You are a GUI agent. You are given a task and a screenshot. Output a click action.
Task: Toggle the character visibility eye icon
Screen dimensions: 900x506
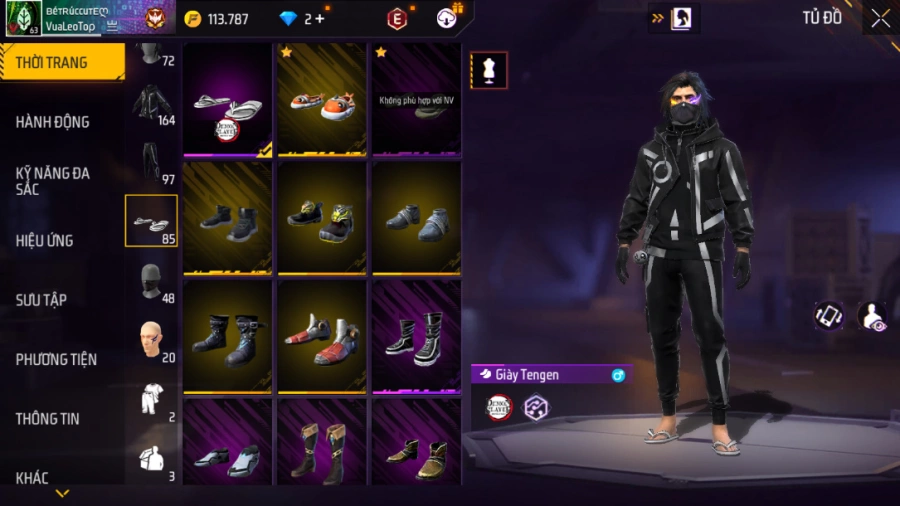[x=872, y=316]
